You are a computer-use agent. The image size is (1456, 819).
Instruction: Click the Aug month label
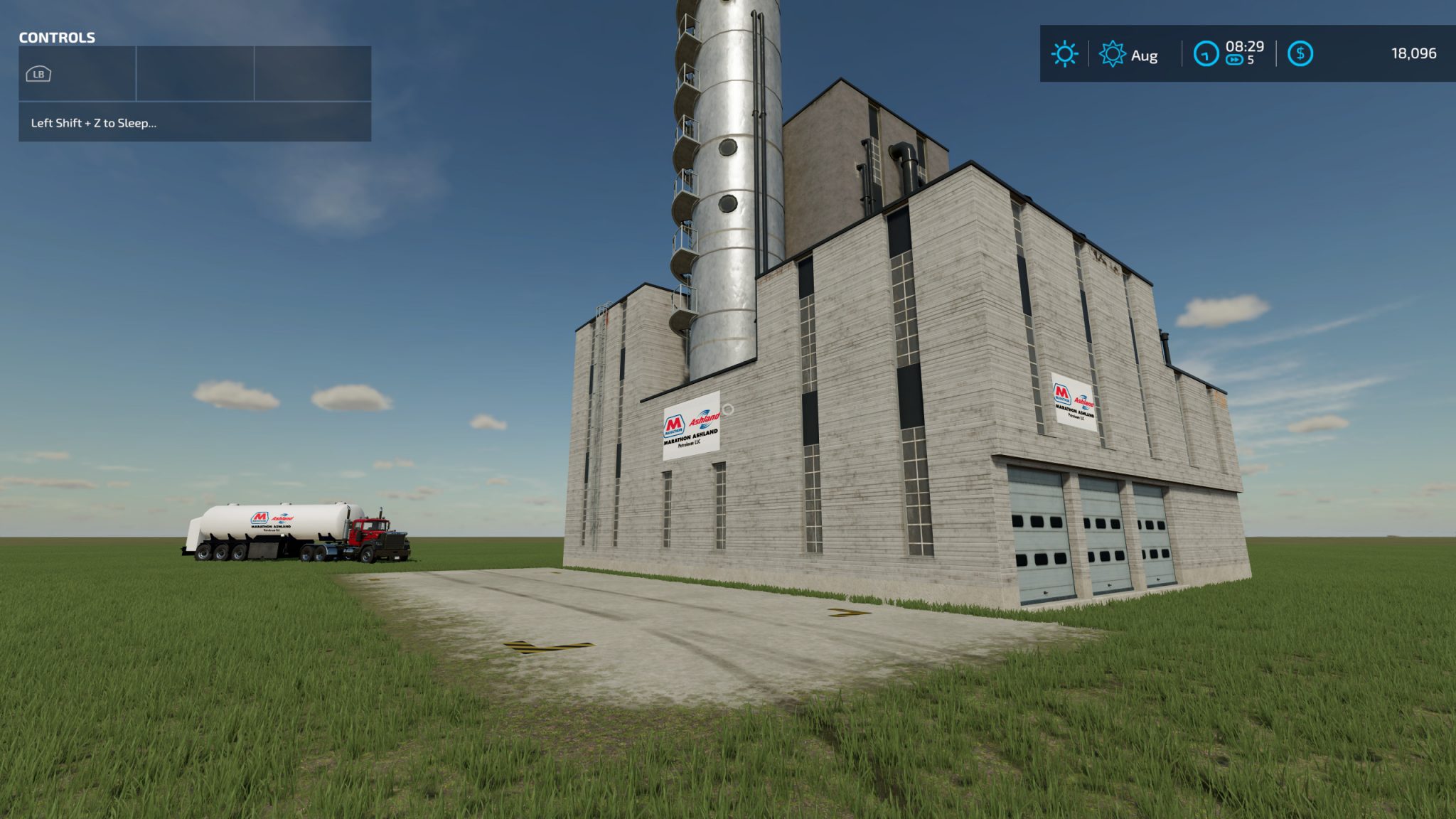coord(1145,55)
